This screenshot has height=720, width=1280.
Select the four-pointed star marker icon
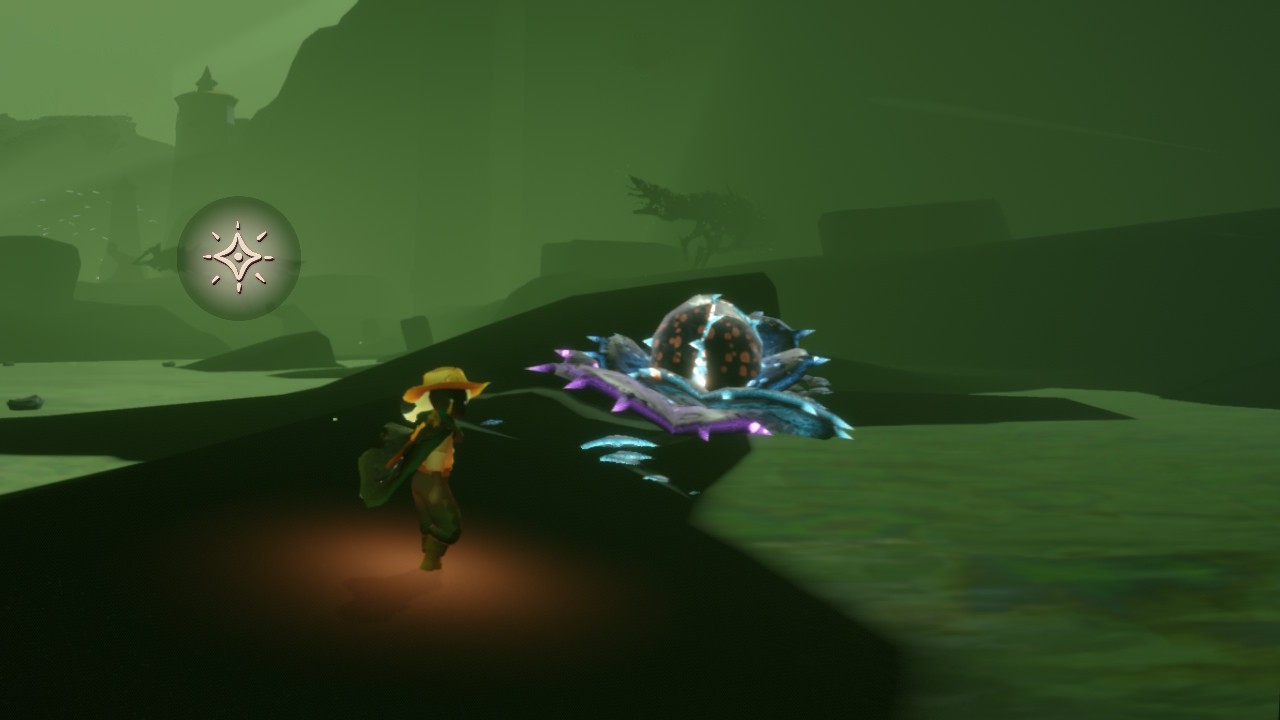coord(239,257)
